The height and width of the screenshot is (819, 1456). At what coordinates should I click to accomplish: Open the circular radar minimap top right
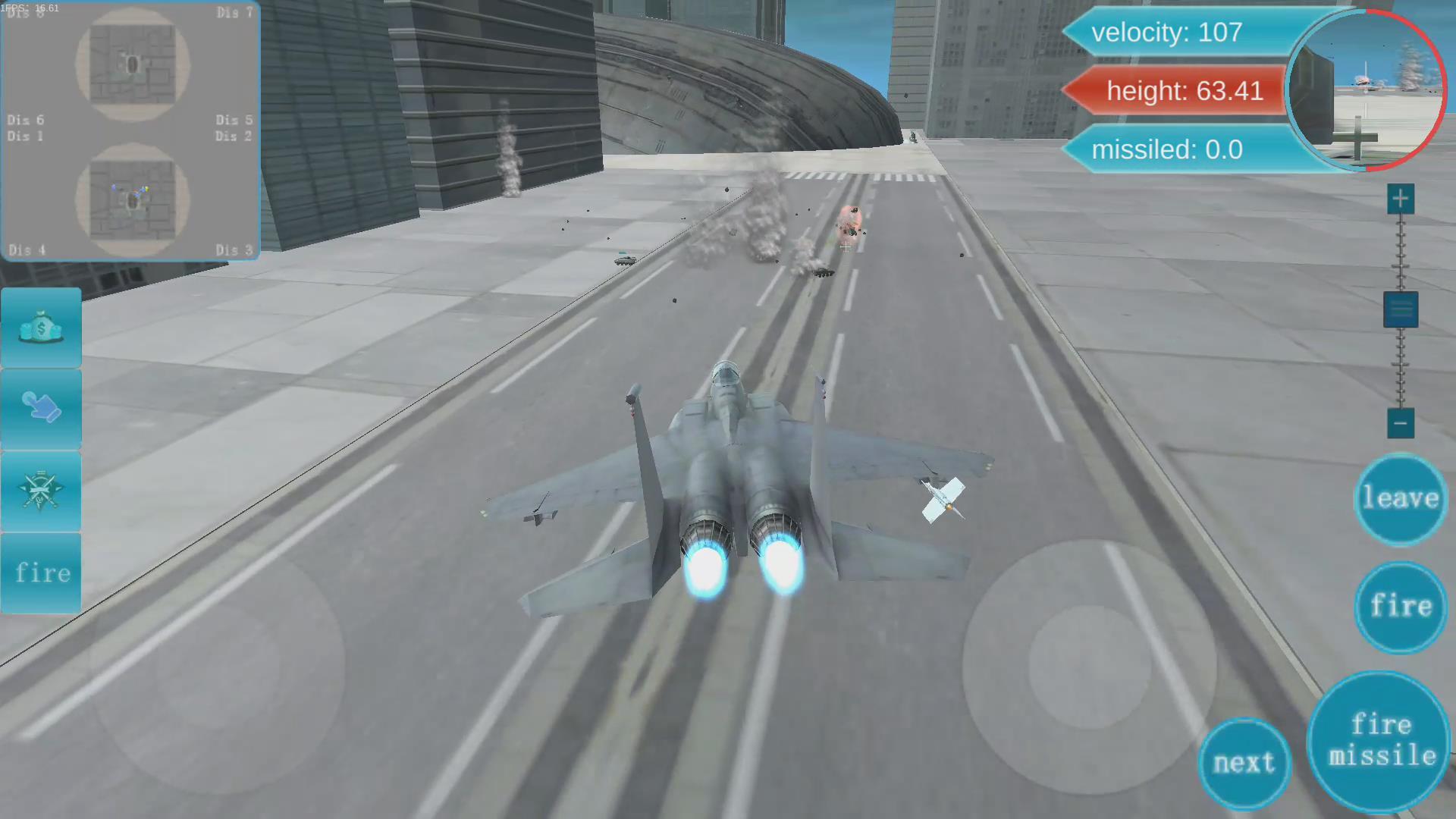pyautogui.click(x=1365, y=91)
